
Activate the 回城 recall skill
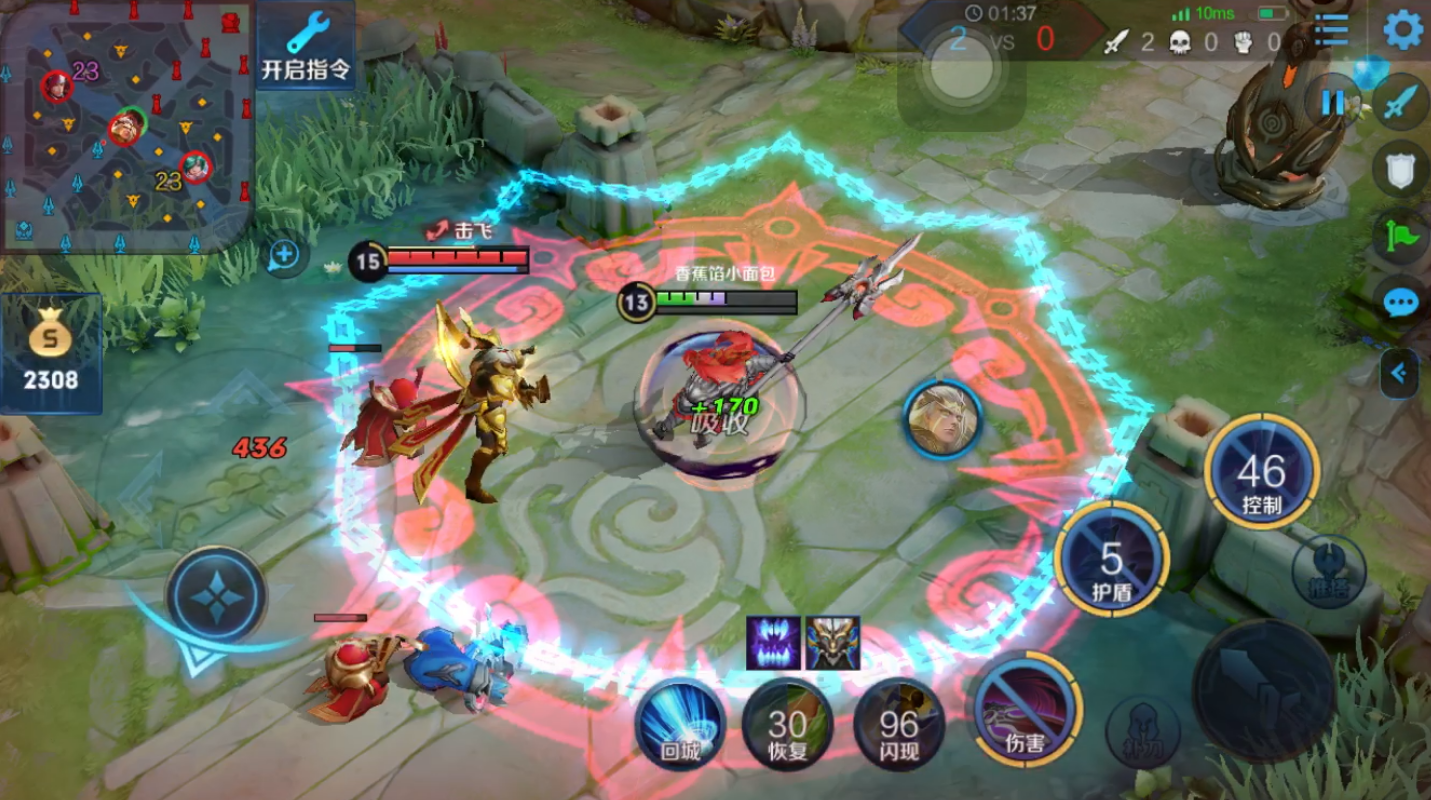pos(681,724)
